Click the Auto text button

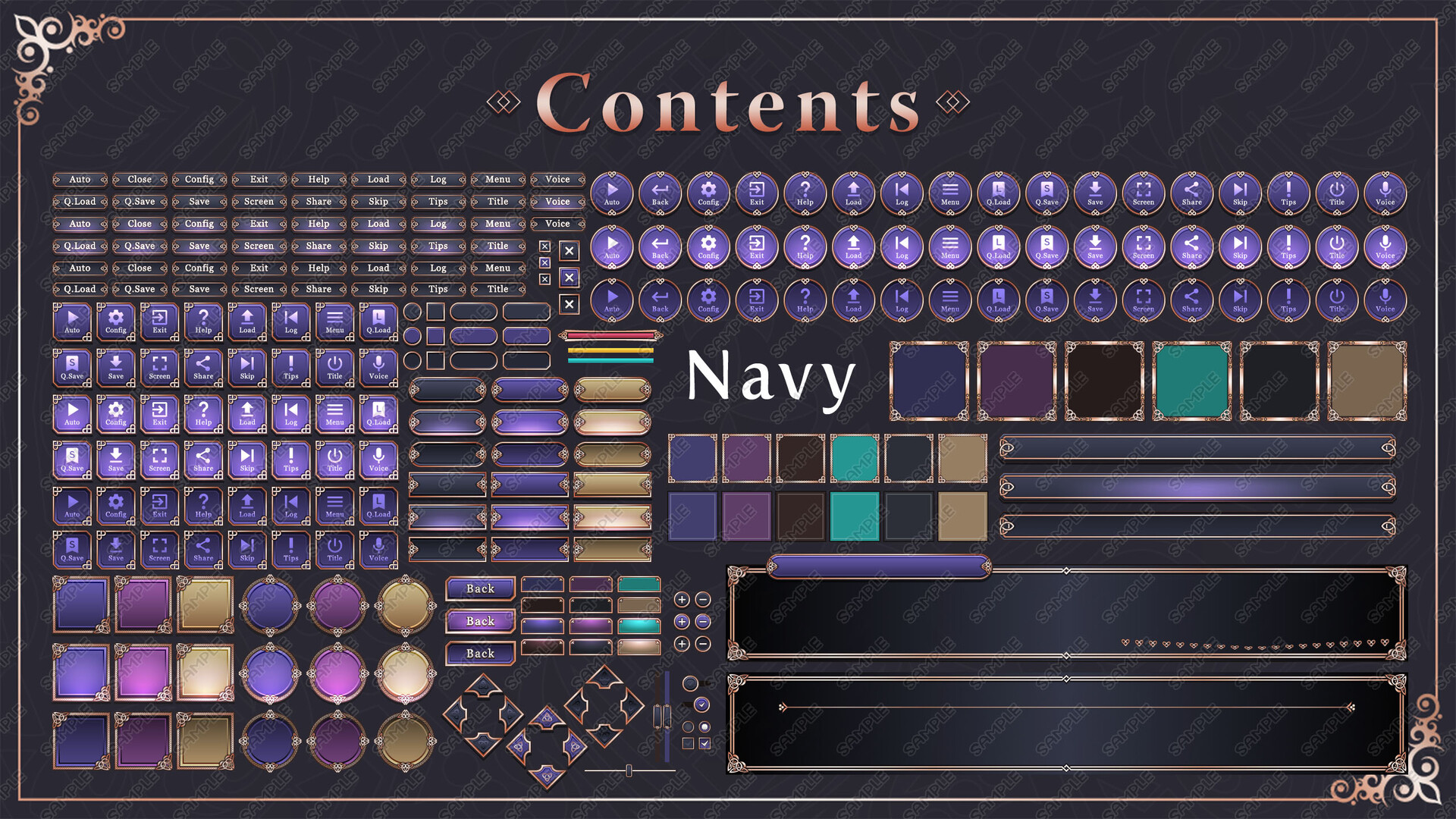point(81,180)
